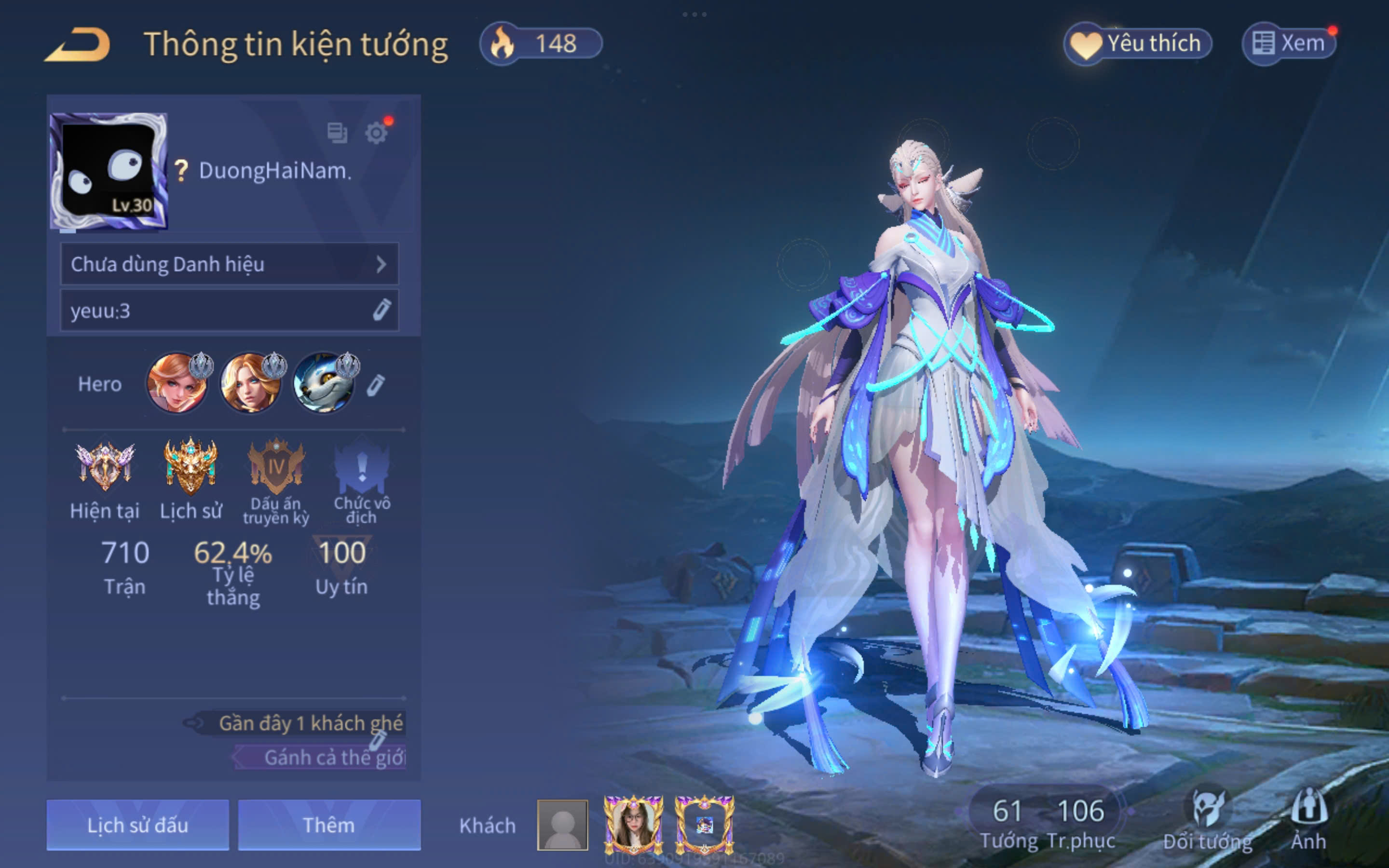Open the Xem list button
1389x868 pixels.
click(x=1289, y=43)
